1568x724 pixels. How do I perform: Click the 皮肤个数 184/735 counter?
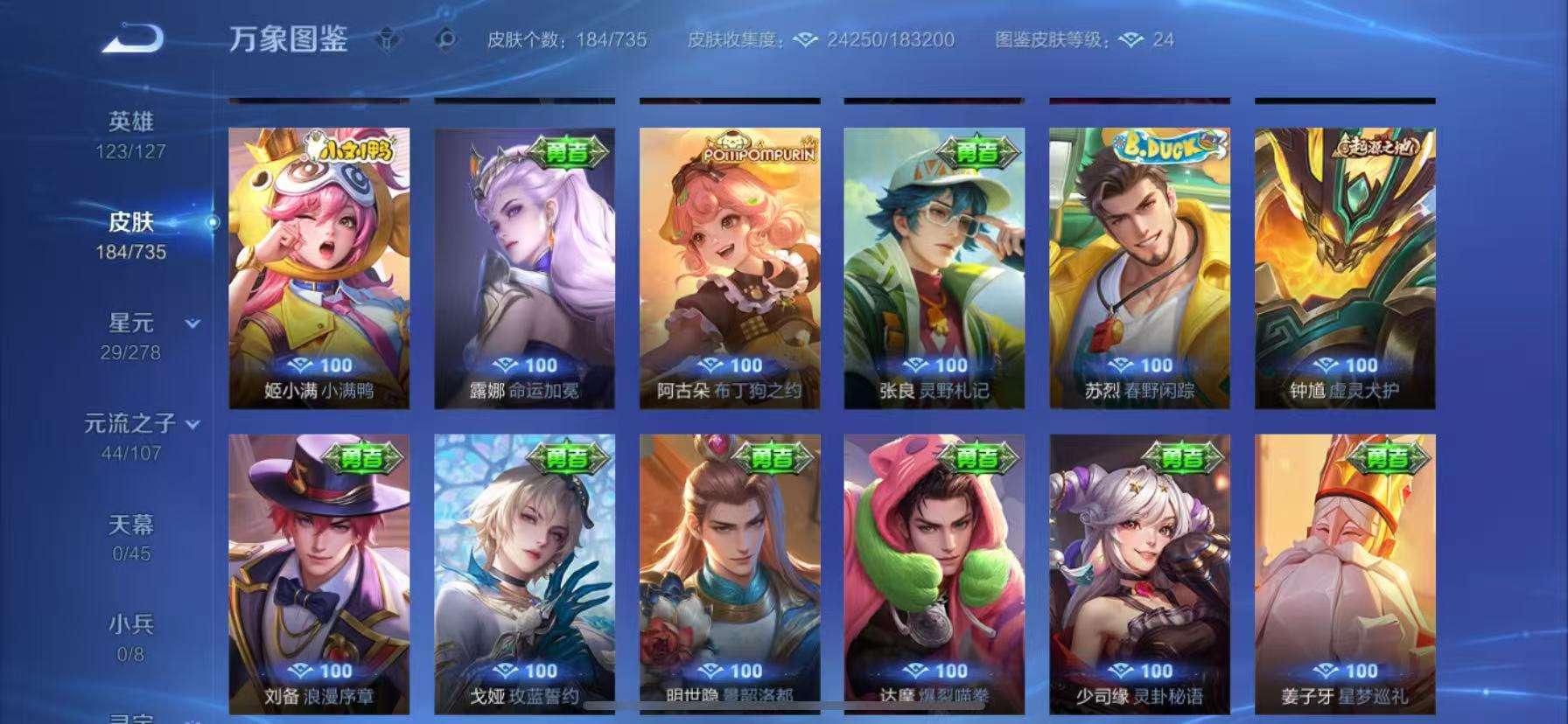(x=567, y=39)
